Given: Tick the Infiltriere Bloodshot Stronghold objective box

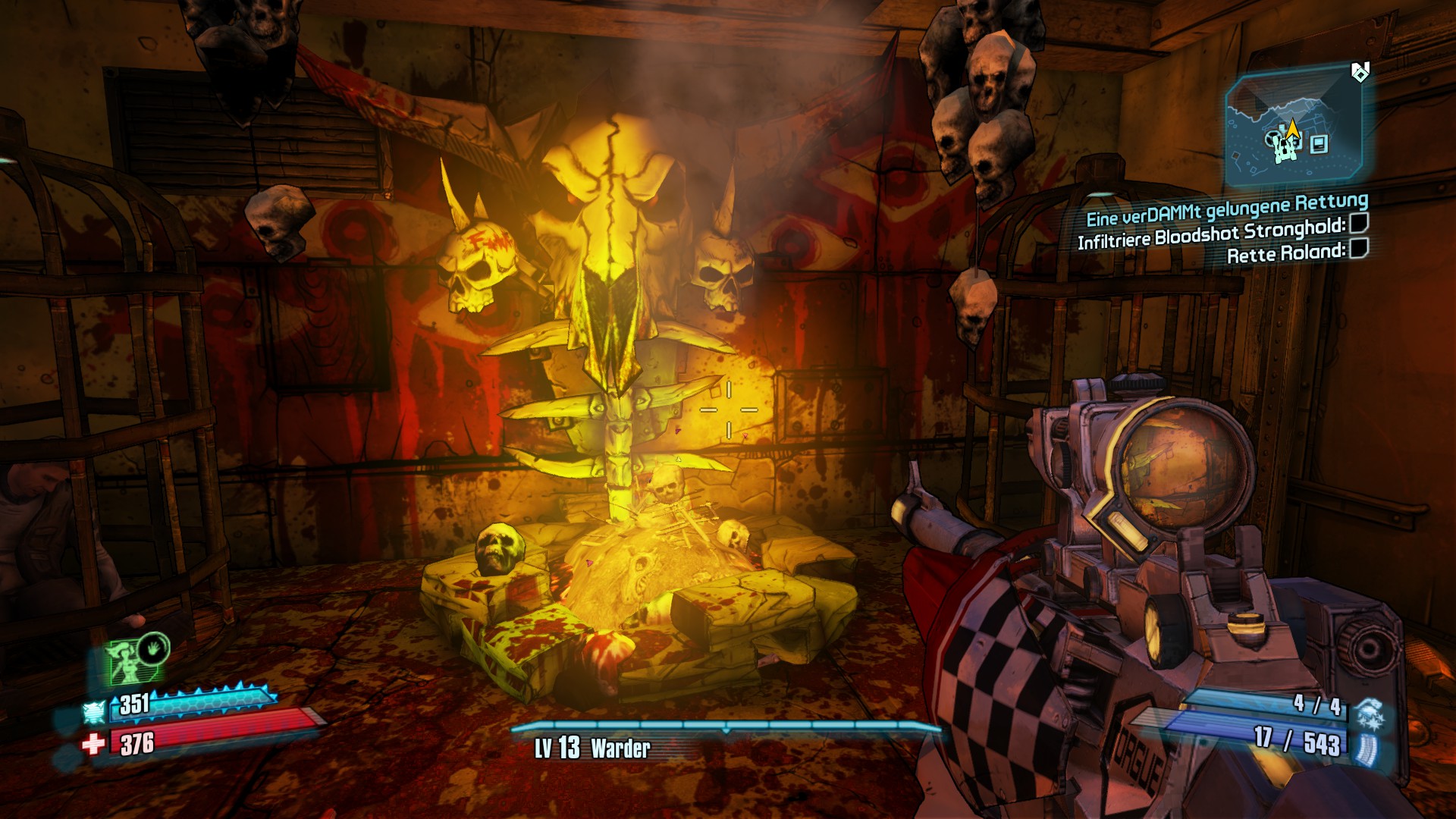Looking at the screenshot, I should (x=1359, y=223).
